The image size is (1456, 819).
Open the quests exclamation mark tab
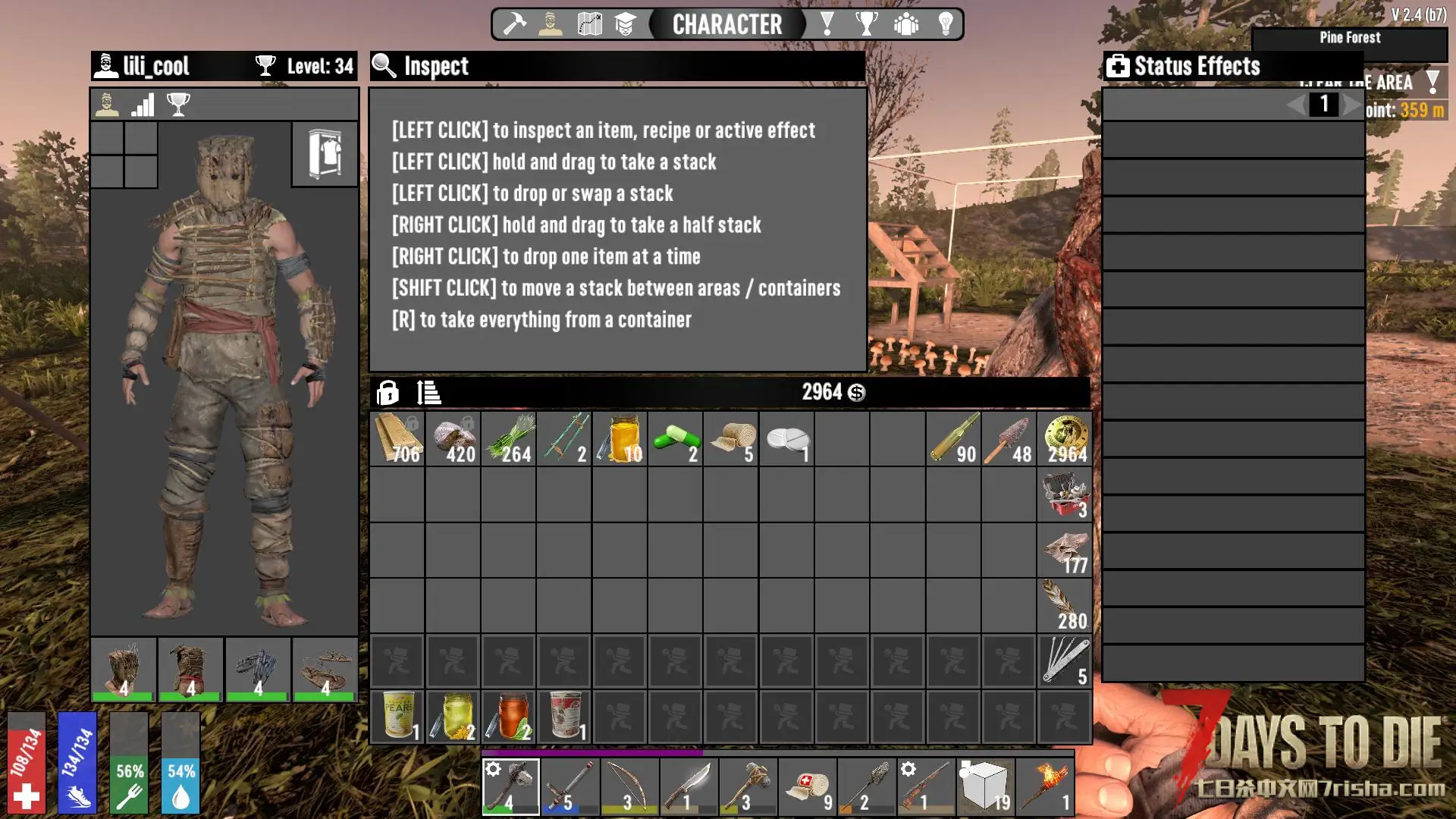(x=827, y=24)
